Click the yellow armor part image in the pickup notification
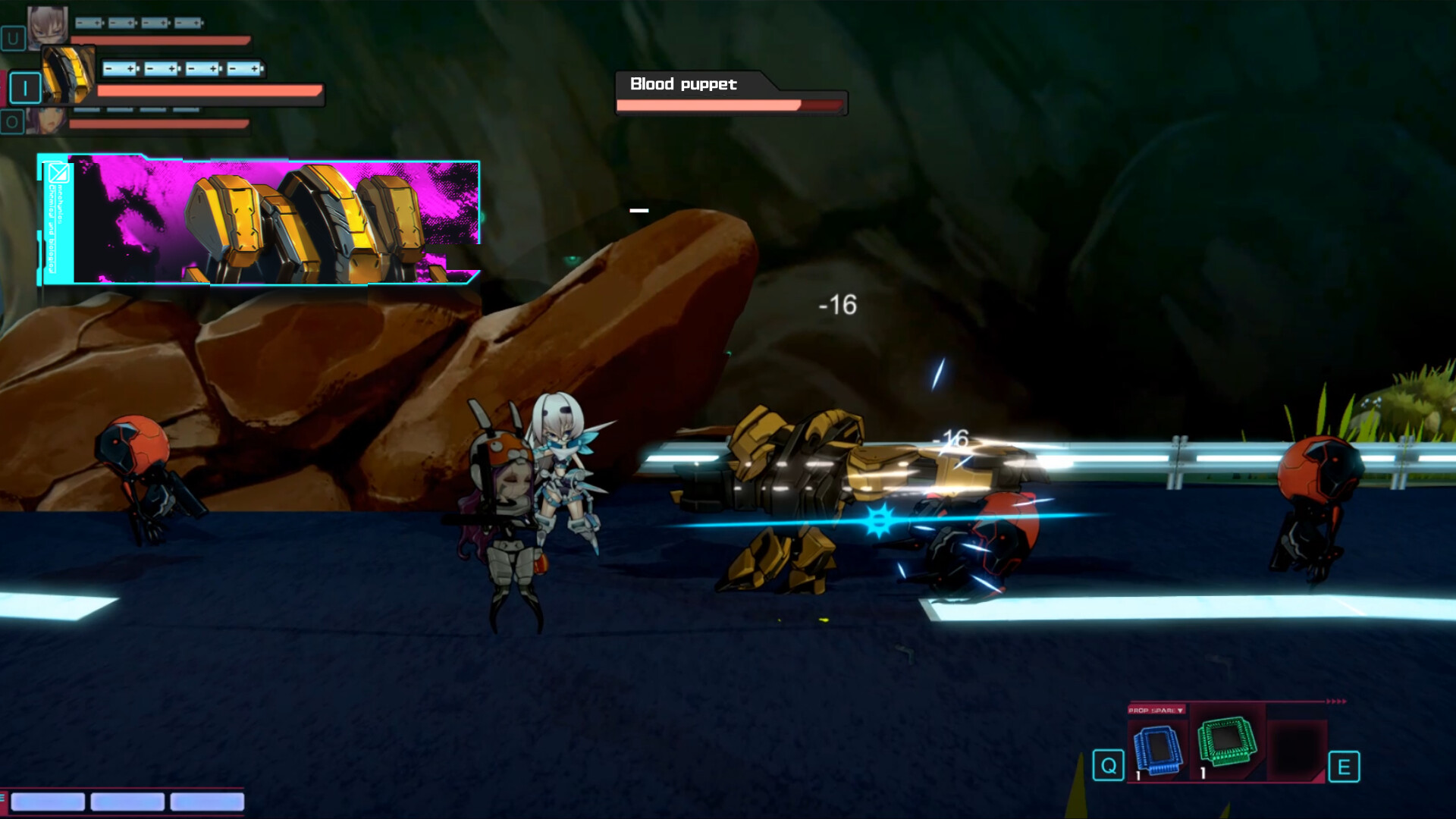The width and height of the screenshot is (1456, 819). point(303,220)
